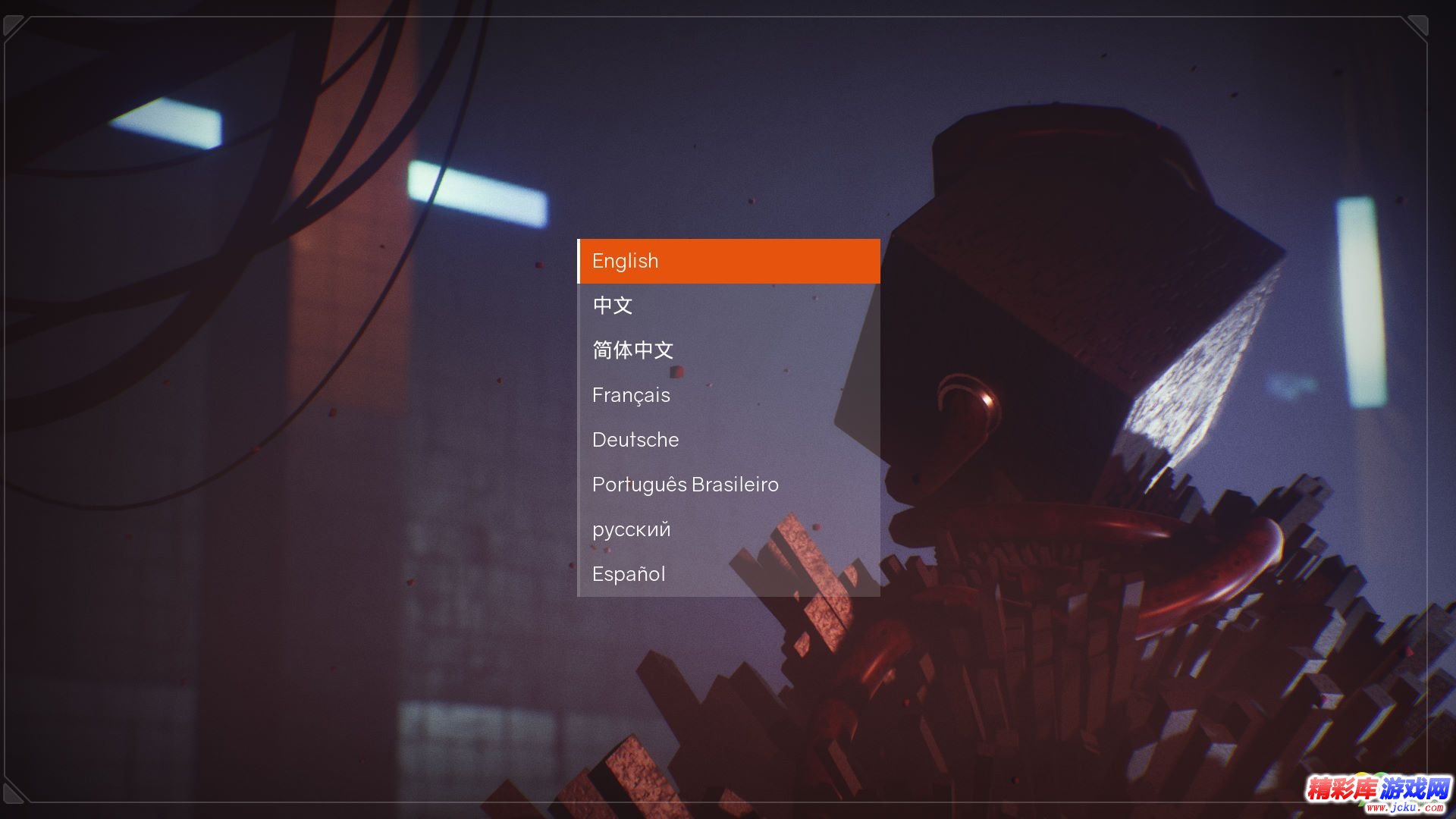Switch language to Français
The height and width of the screenshot is (819, 1456).
click(728, 395)
